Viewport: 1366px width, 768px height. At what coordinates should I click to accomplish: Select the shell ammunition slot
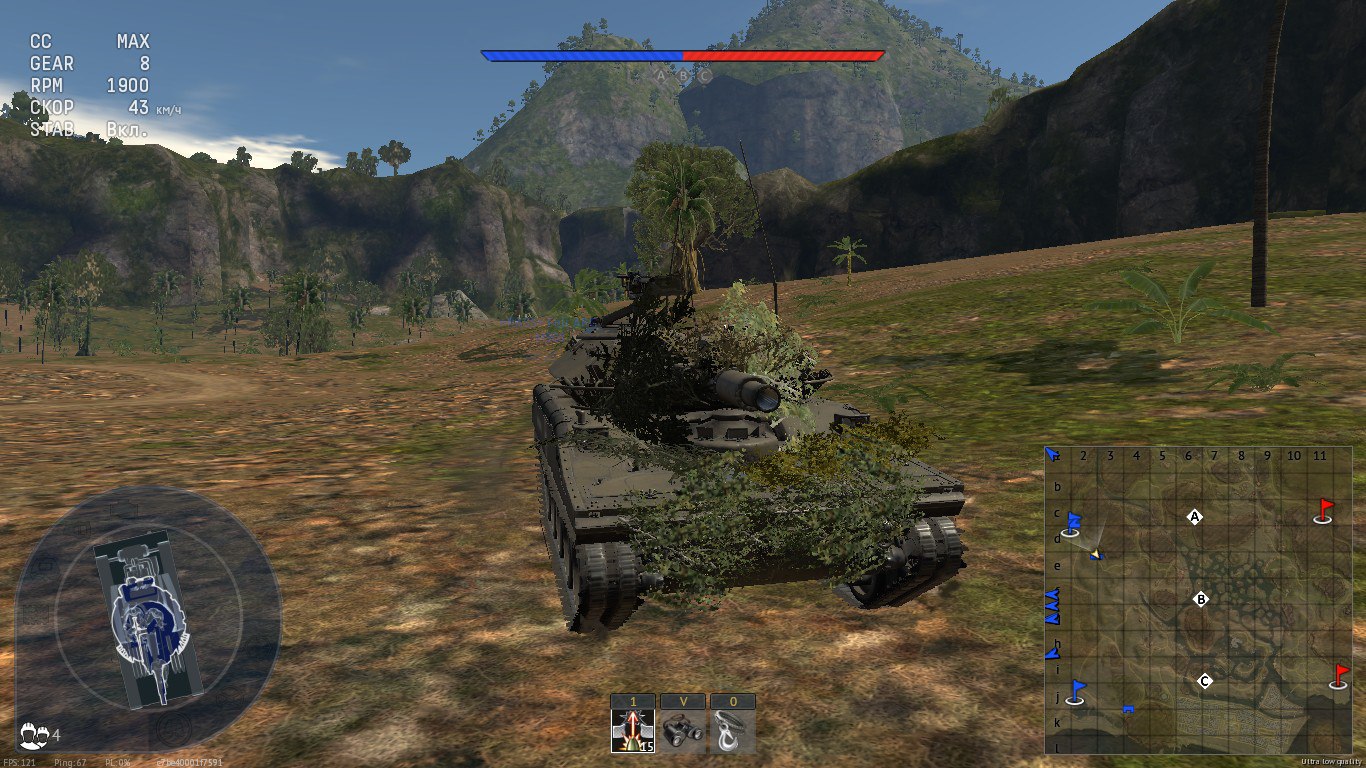click(633, 730)
